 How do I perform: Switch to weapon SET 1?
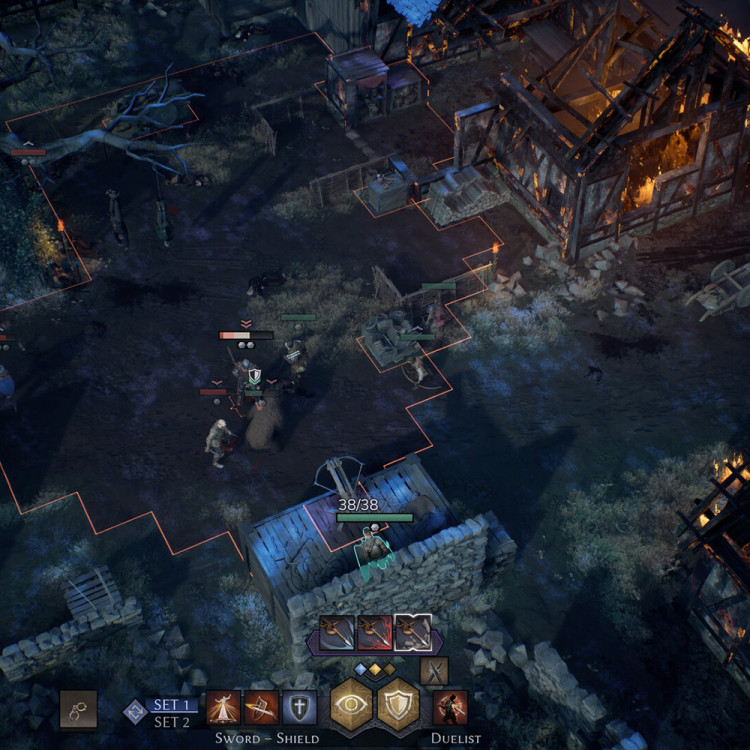coord(171,705)
